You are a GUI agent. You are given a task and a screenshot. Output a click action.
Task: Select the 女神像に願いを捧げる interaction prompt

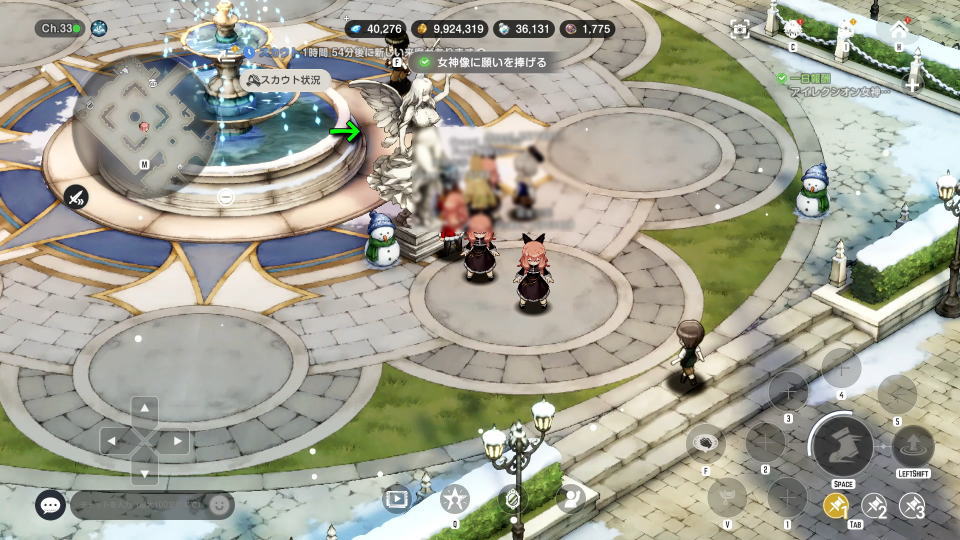(484, 62)
